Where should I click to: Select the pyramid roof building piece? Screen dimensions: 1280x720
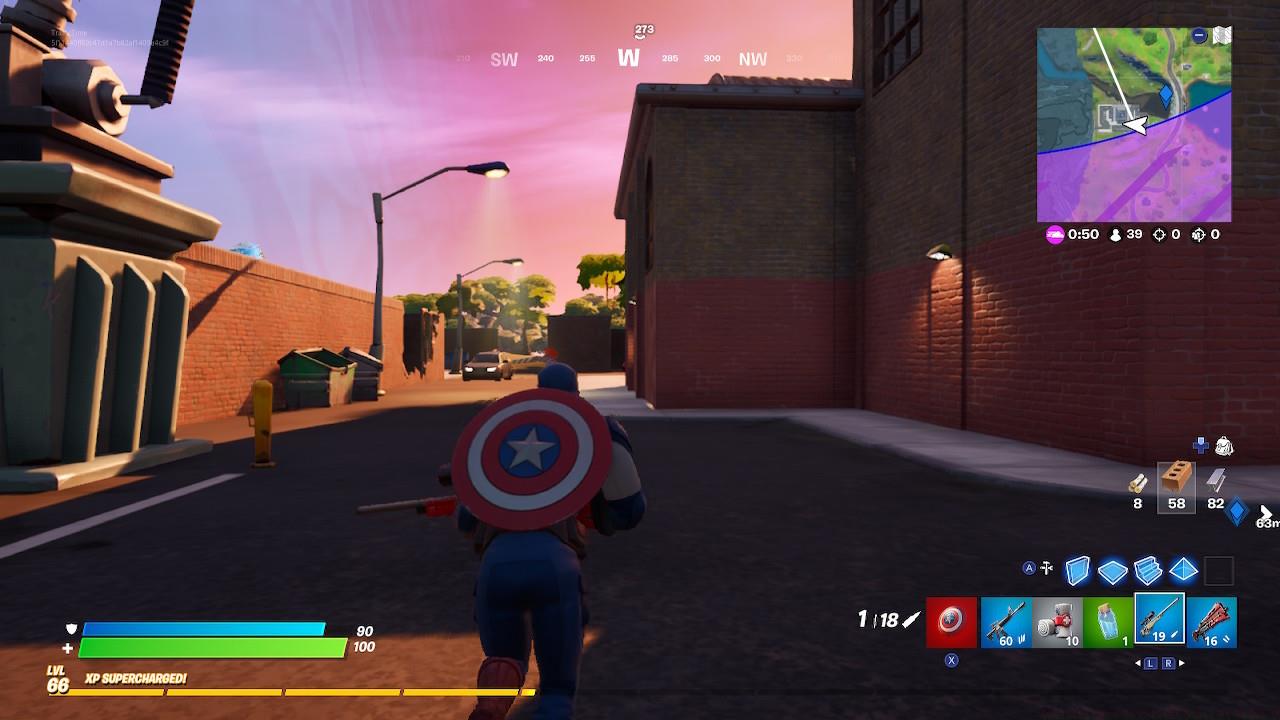pyautogui.click(x=1183, y=570)
